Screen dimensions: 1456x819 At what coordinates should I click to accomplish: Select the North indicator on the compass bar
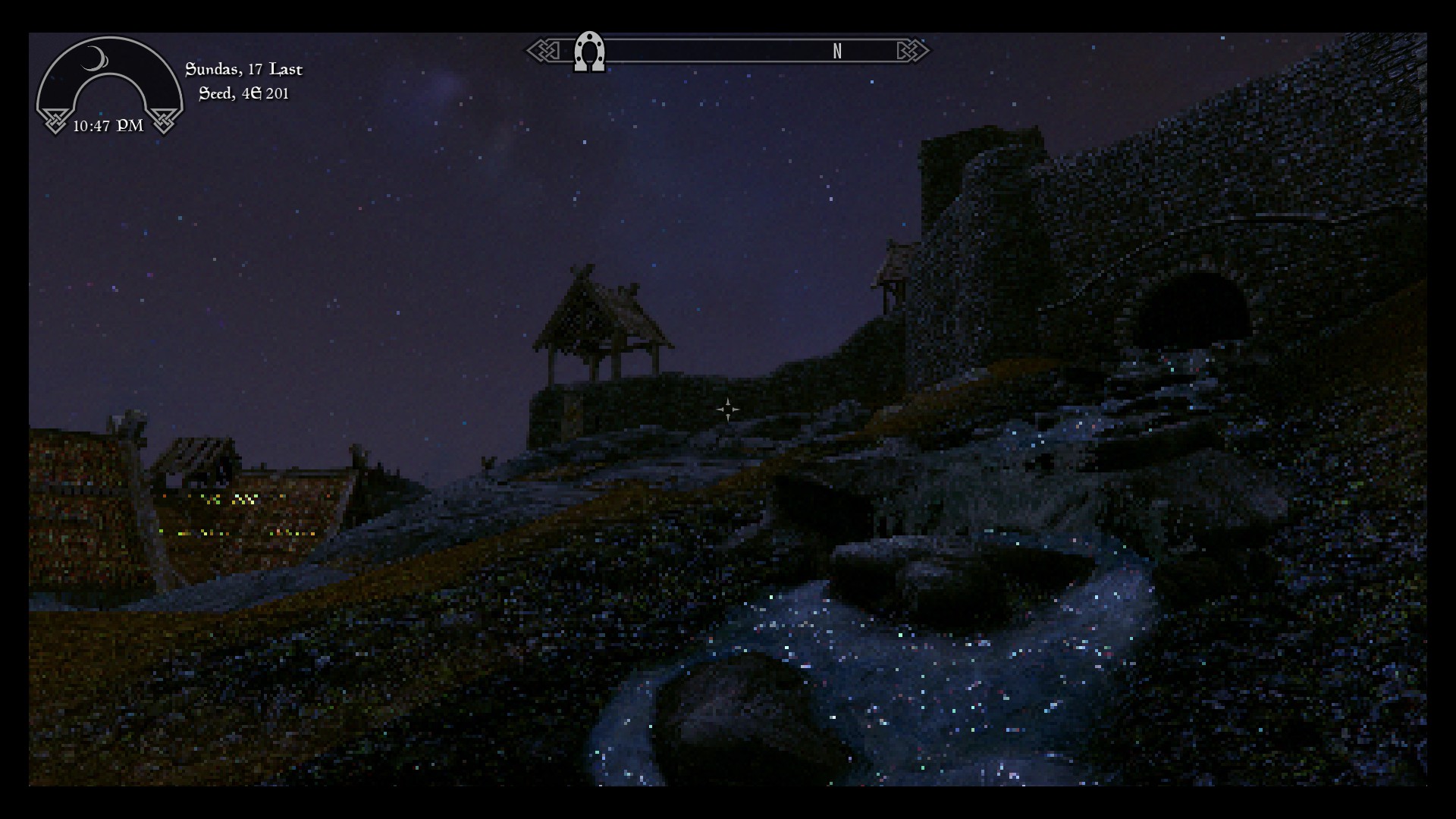point(837,52)
